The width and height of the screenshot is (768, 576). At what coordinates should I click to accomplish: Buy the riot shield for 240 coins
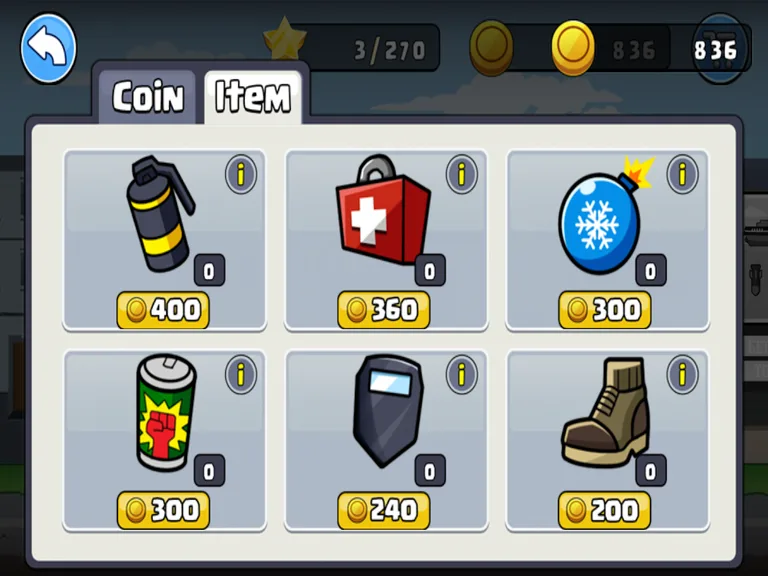click(x=384, y=510)
